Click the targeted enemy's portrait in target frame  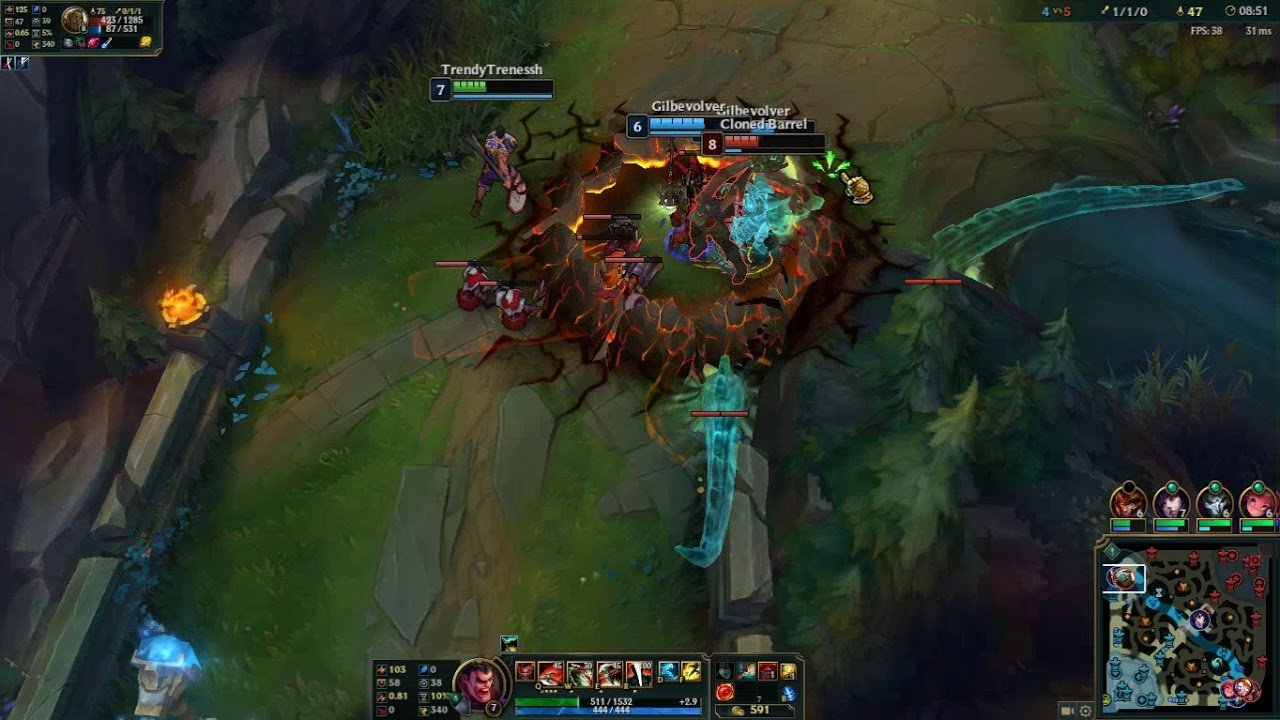75,19
